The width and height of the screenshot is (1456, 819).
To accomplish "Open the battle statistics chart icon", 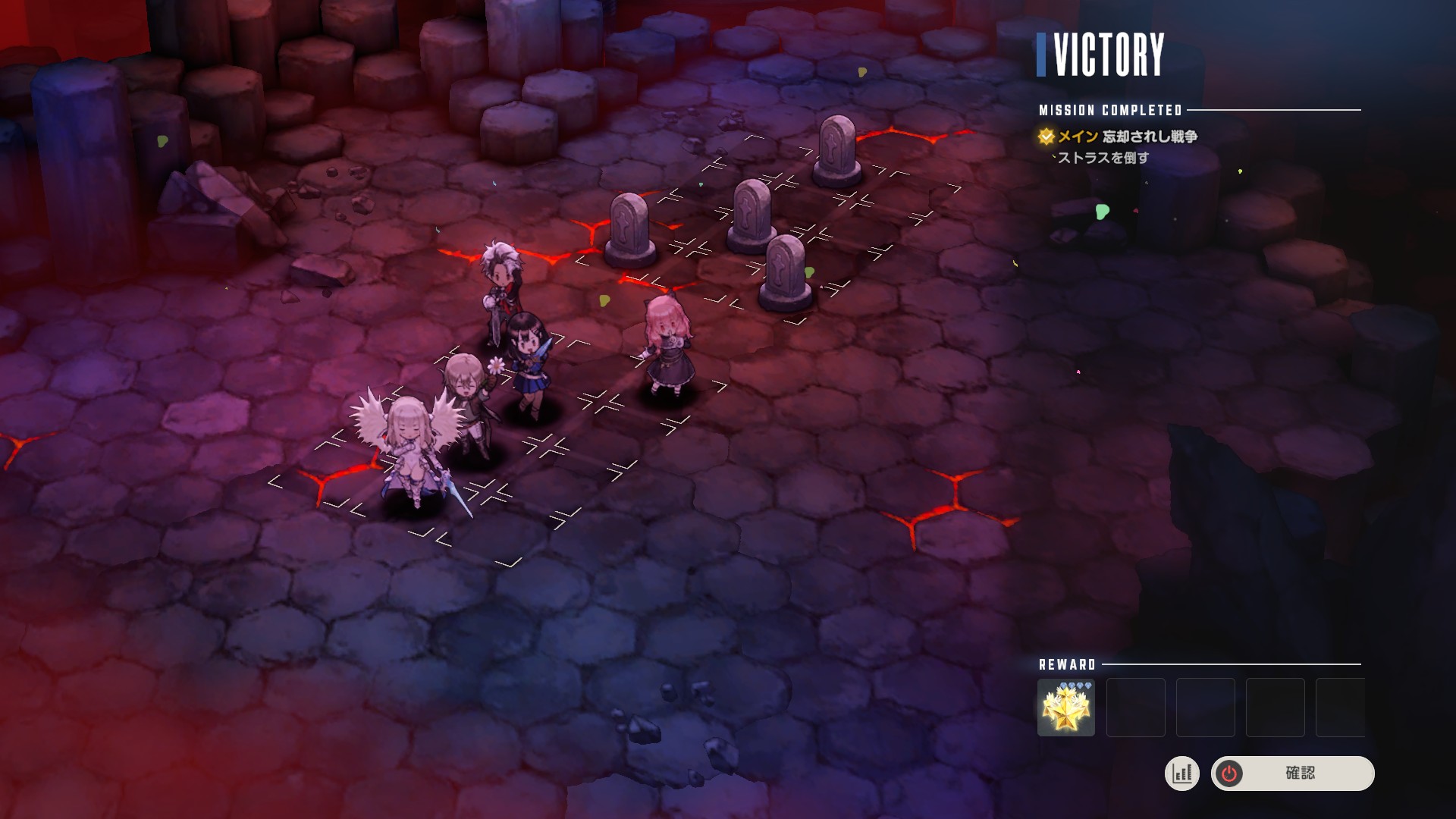I will [x=1181, y=773].
